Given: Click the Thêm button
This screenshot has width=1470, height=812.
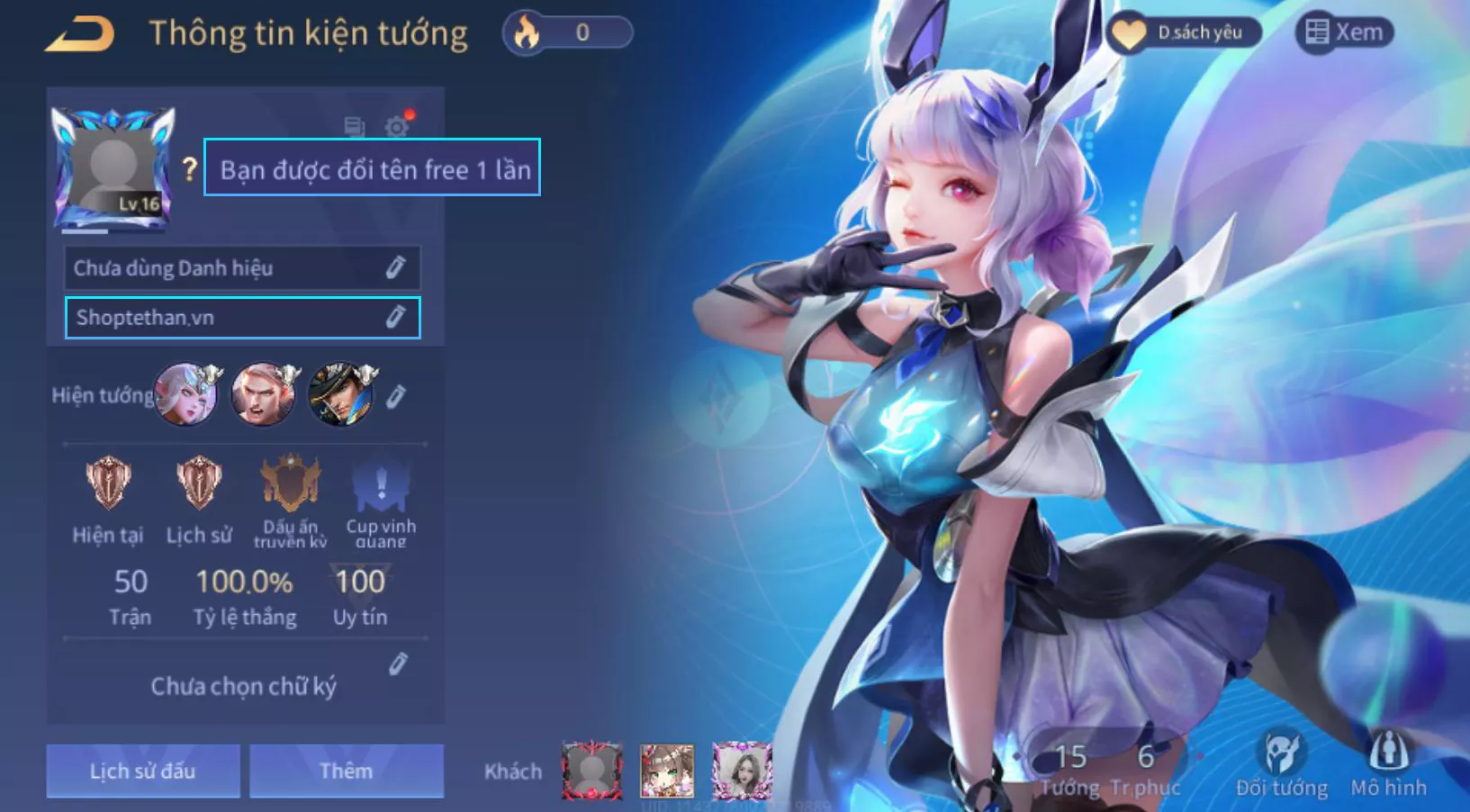Looking at the screenshot, I should coord(347,771).
